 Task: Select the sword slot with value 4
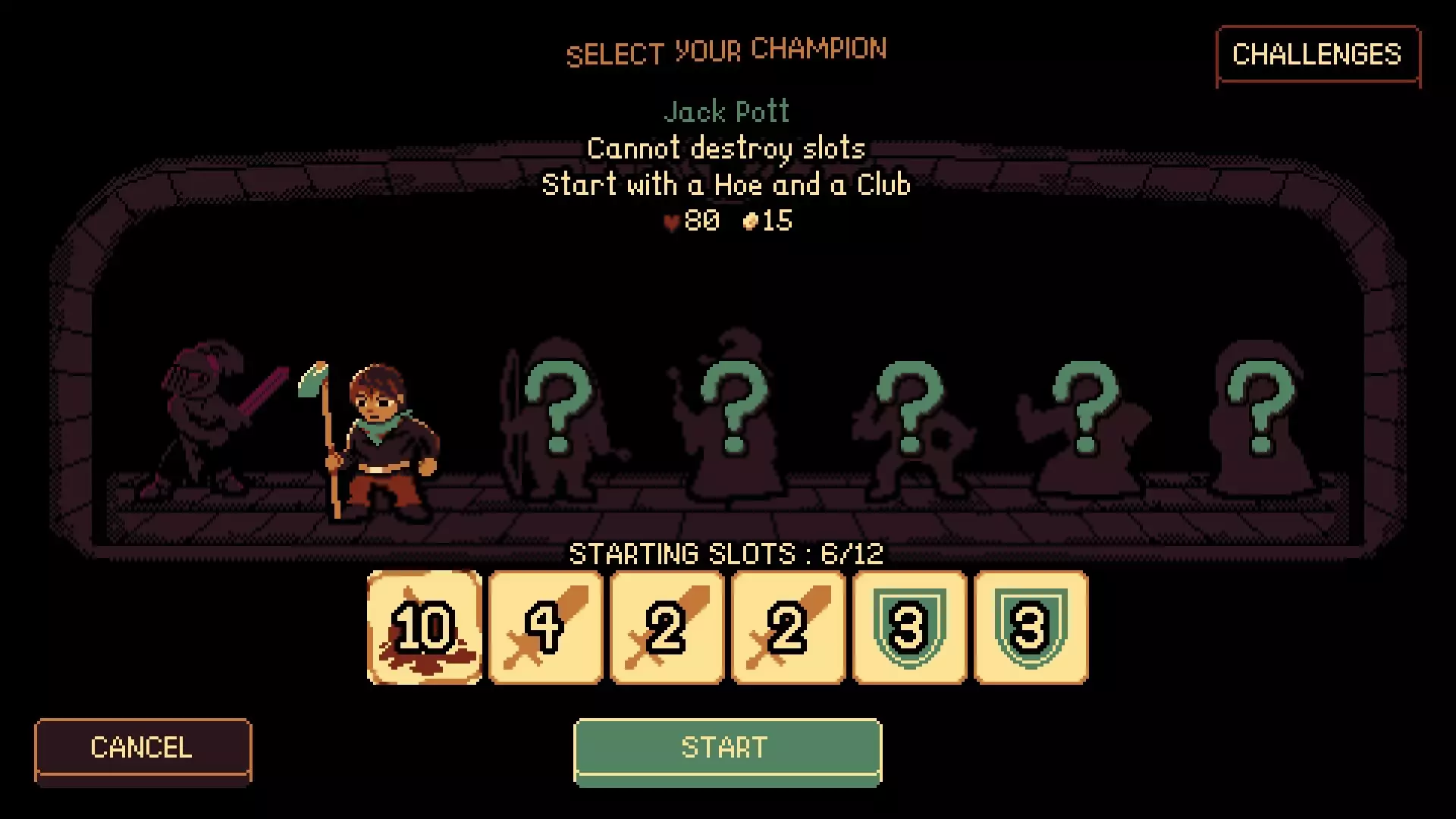pyautogui.click(x=546, y=628)
